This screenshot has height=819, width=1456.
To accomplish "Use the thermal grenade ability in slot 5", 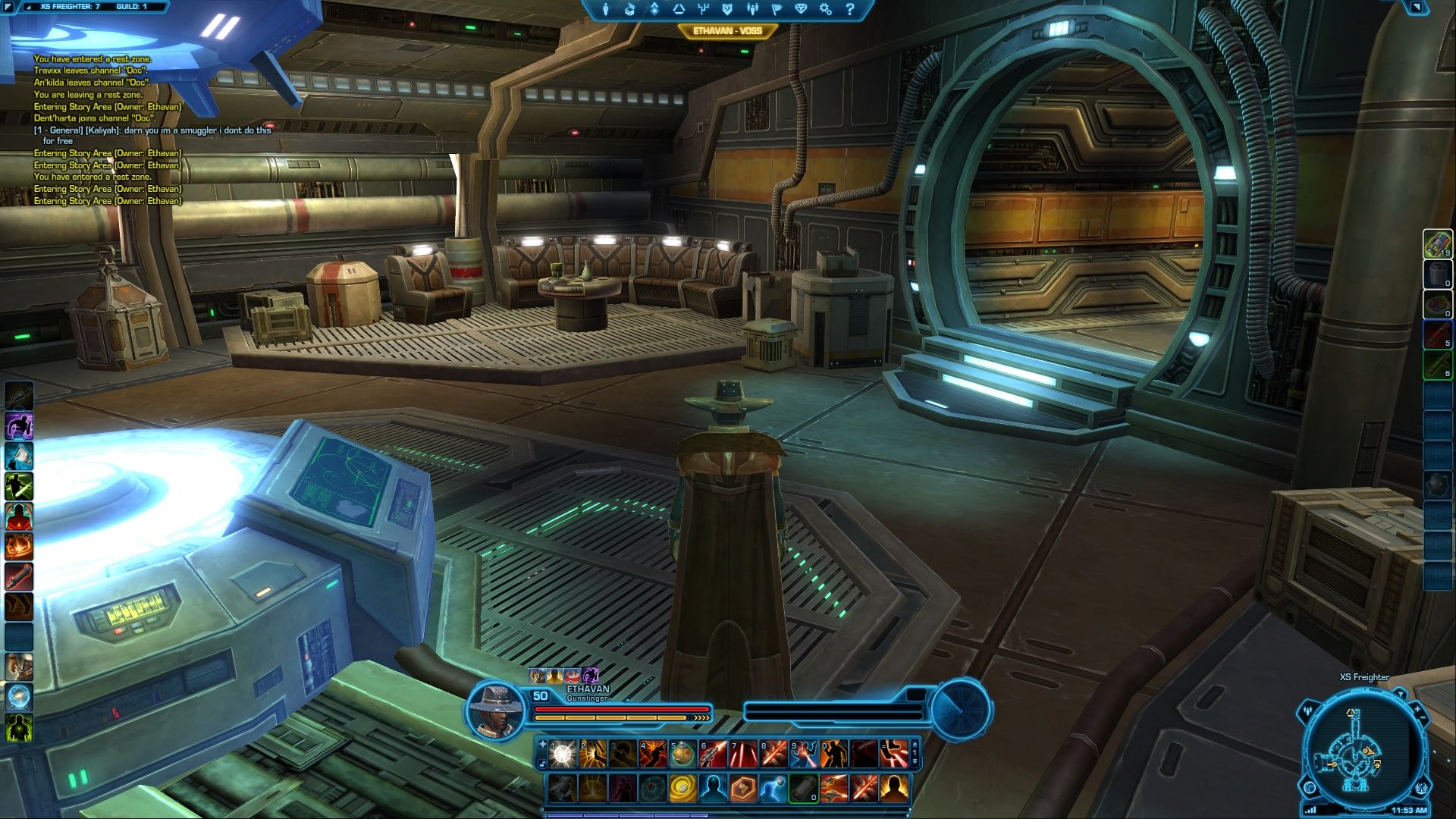I will (682, 754).
